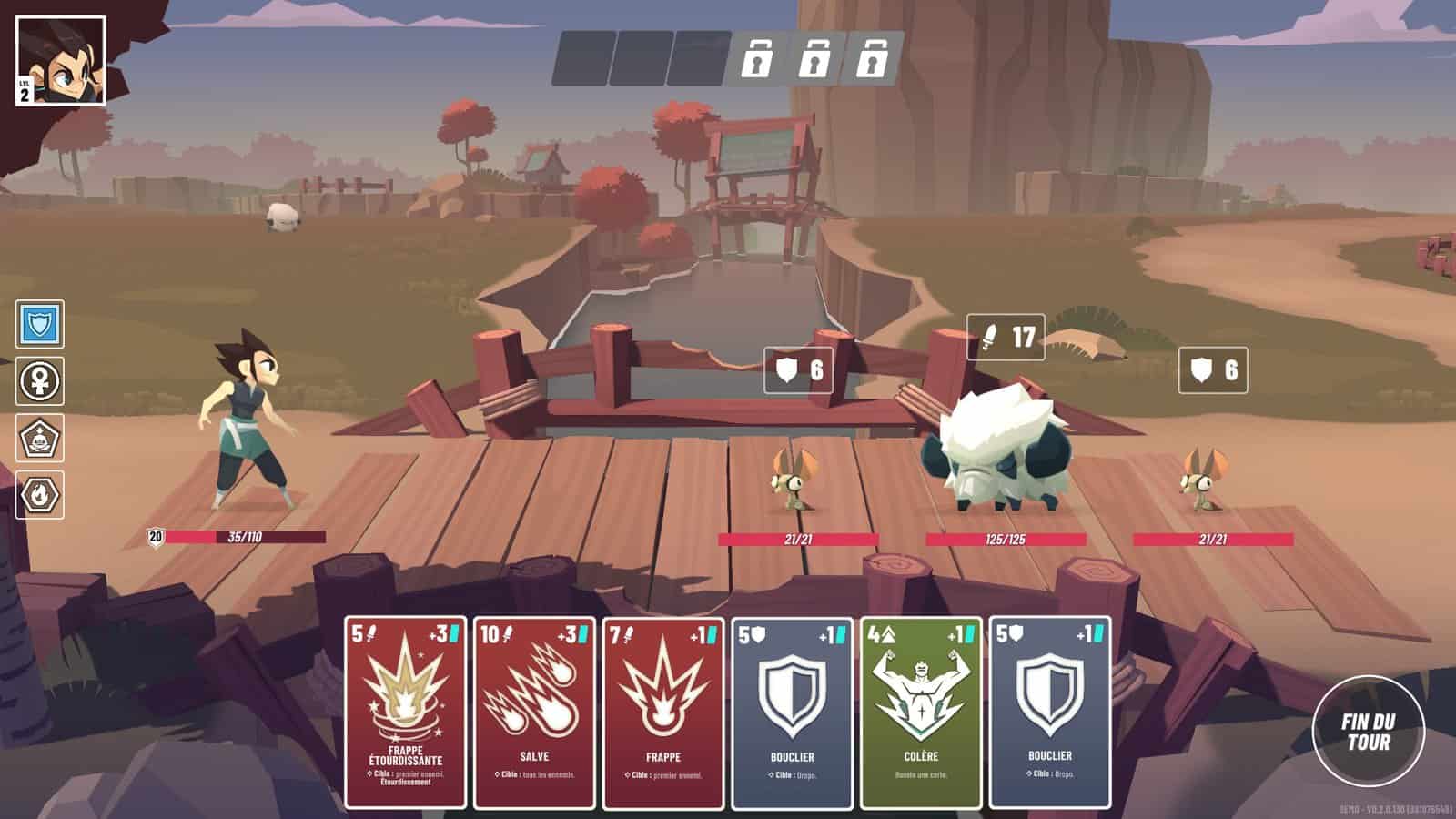Image resolution: width=1456 pixels, height=819 pixels.
Task: Choose the 7-damage Frappe card
Action: coord(662,712)
